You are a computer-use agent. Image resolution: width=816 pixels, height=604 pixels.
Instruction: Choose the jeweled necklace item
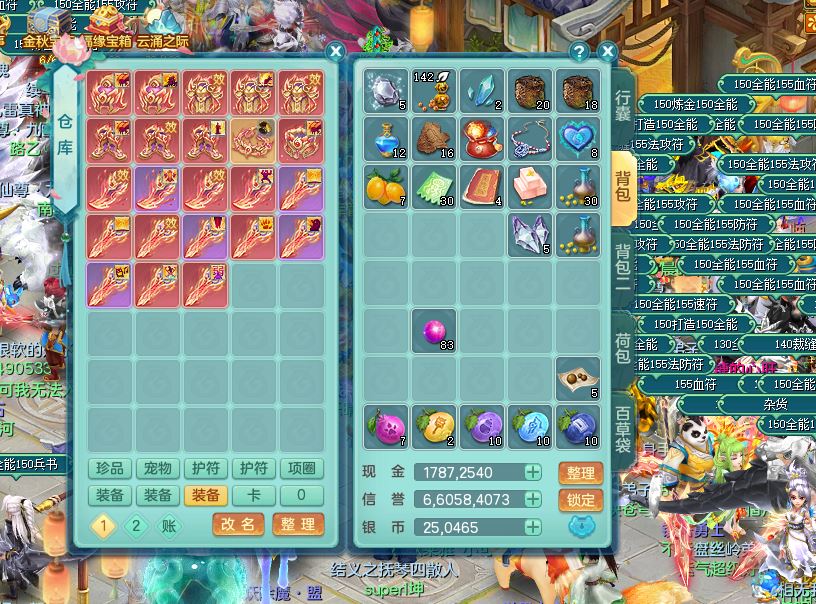[531, 139]
